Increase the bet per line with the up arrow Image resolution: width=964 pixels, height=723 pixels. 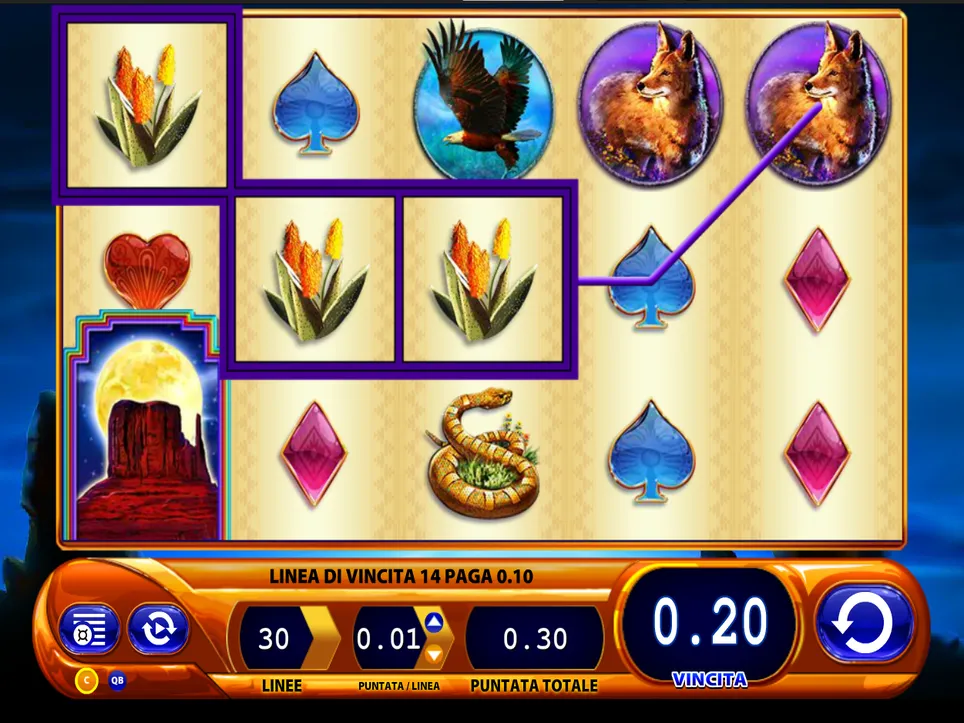pos(434,622)
